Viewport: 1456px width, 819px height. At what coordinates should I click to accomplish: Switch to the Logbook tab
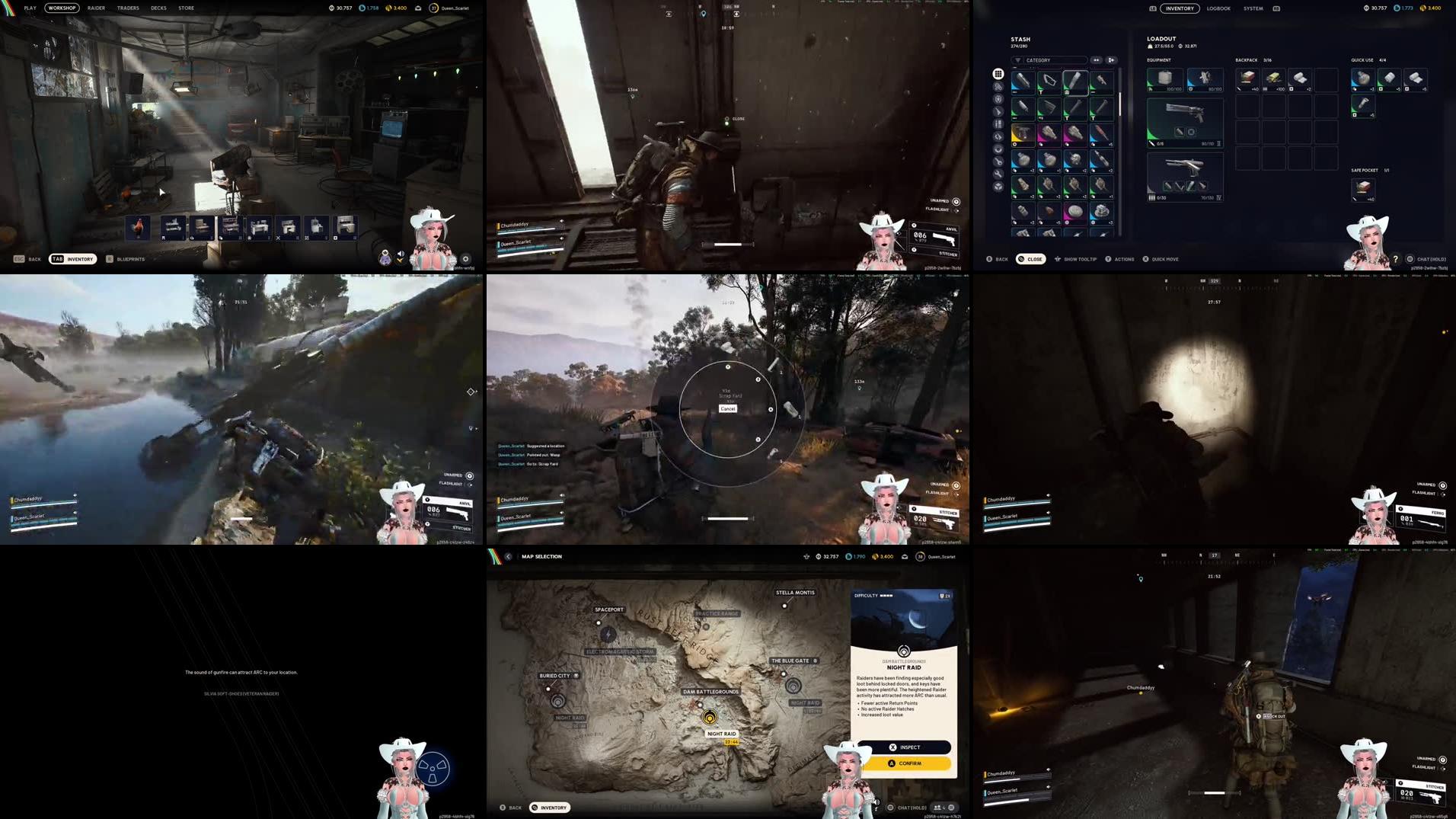(x=1218, y=8)
